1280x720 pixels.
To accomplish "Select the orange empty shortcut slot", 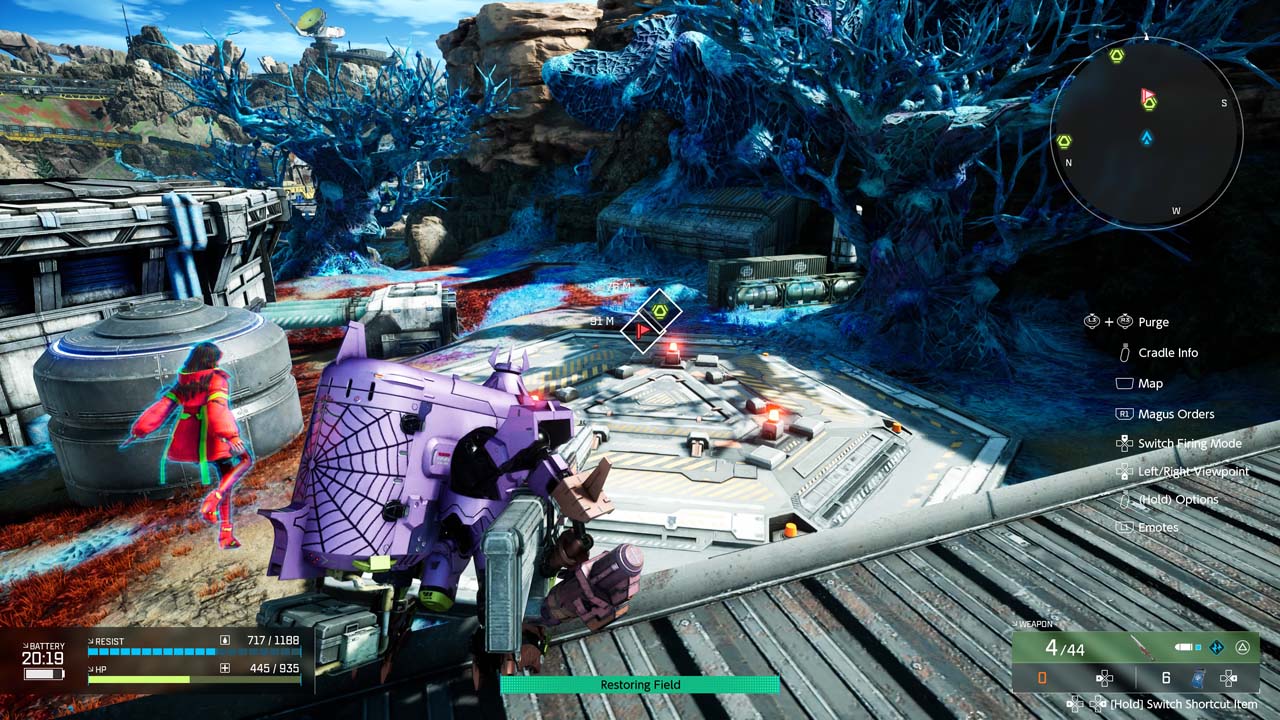I will coord(1042,678).
